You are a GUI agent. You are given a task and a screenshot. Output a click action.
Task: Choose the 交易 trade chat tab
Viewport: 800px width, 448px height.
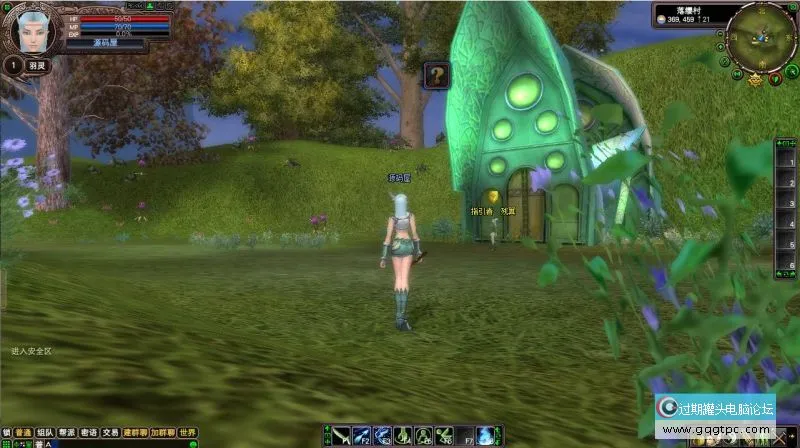(110, 433)
